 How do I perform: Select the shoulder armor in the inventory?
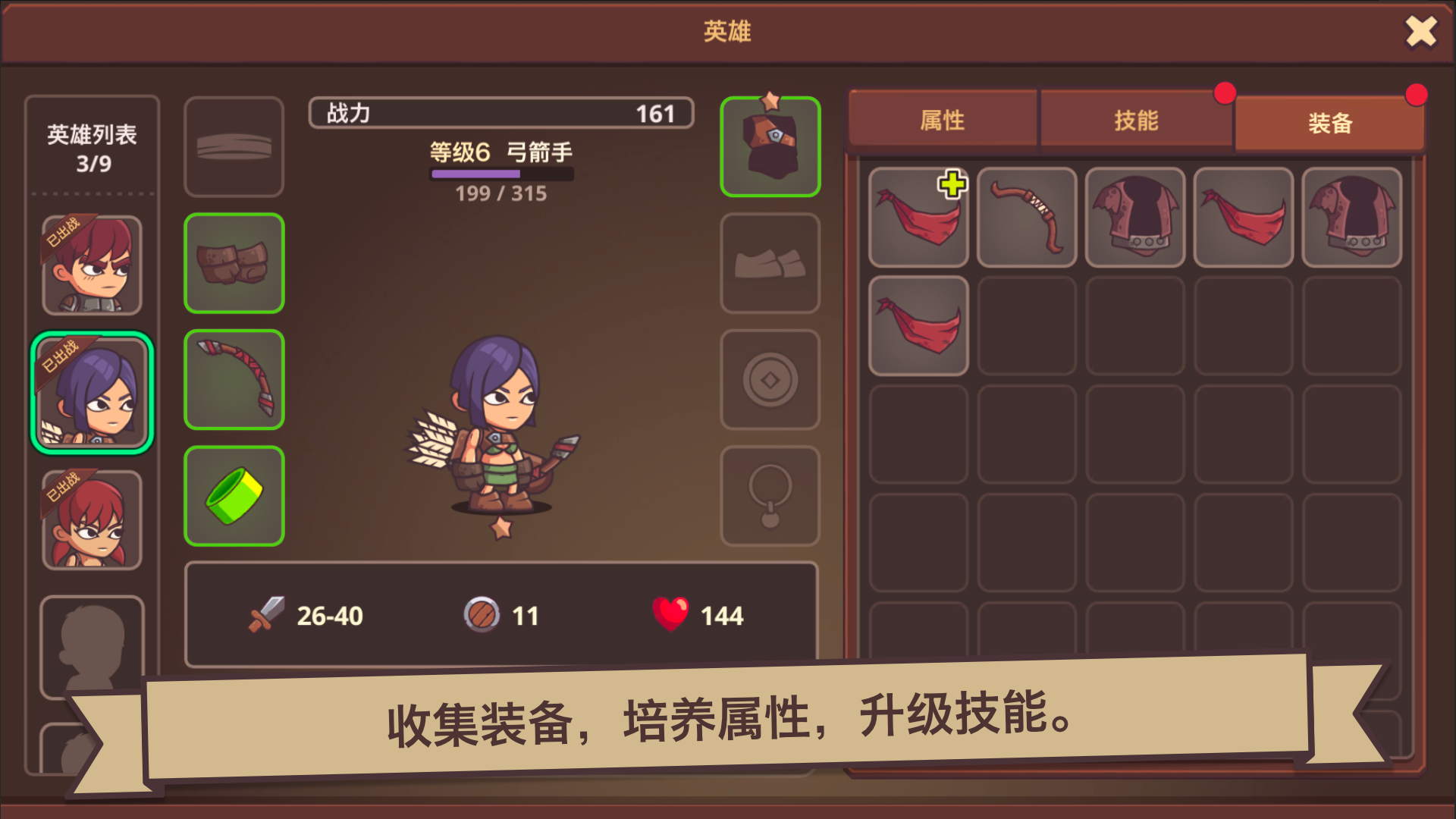(1134, 219)
